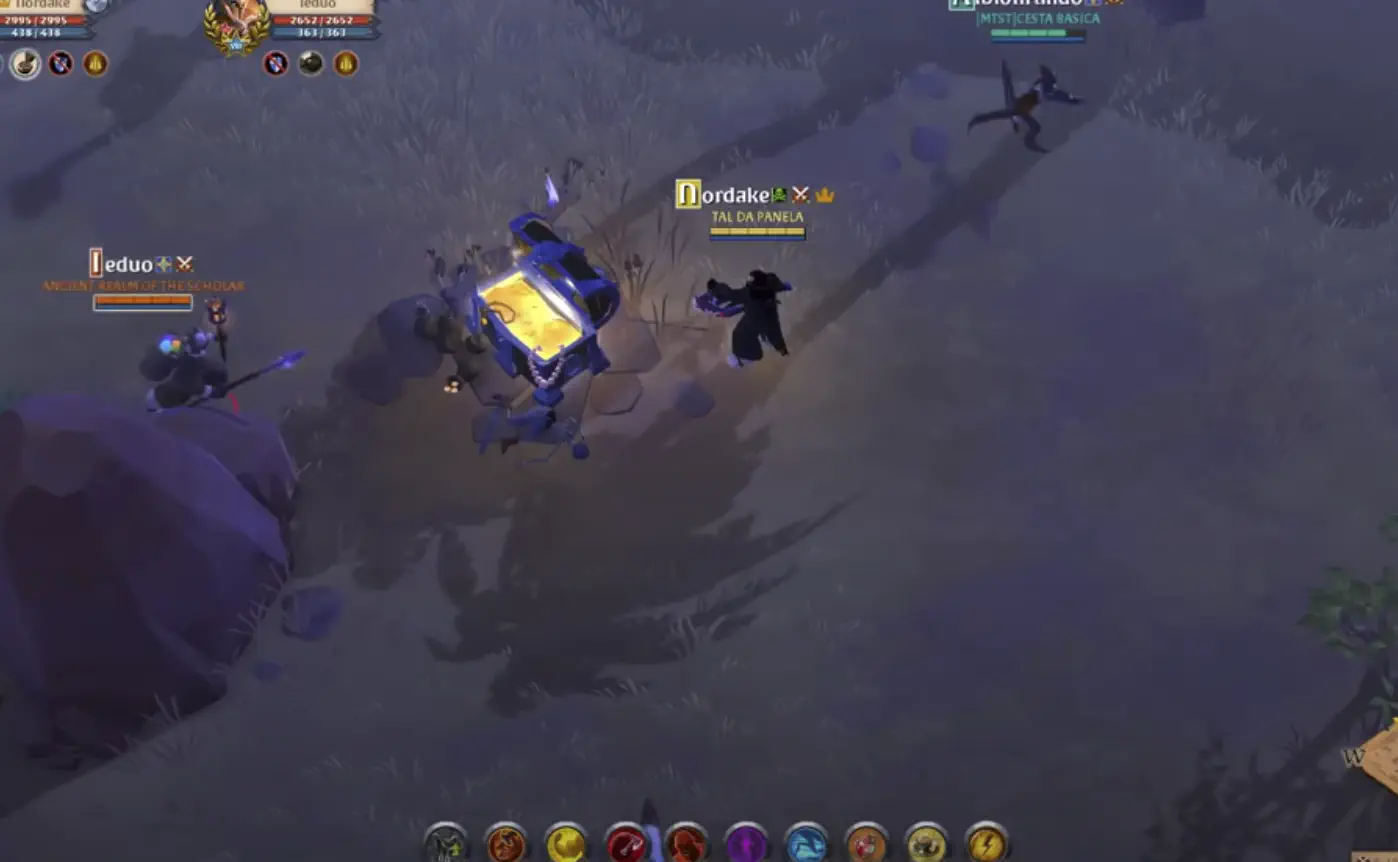Activate the fiery dagger ability icon
The height and width of the screenshot is (862, 1398).
pyautogui.click(x=505, y=845)
